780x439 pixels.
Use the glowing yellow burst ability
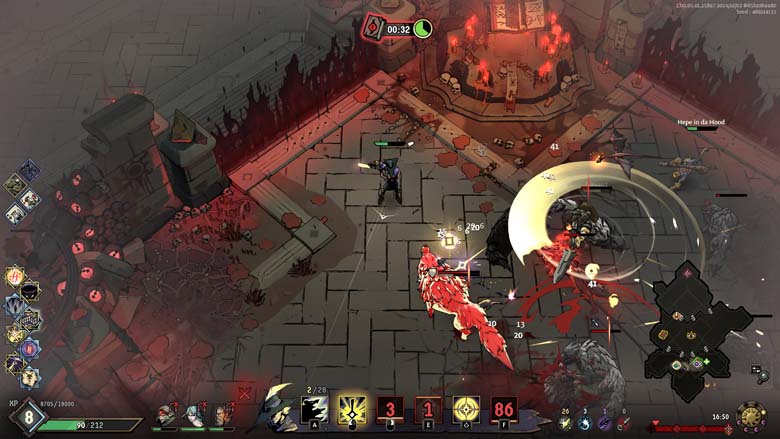tap(352, 409)
